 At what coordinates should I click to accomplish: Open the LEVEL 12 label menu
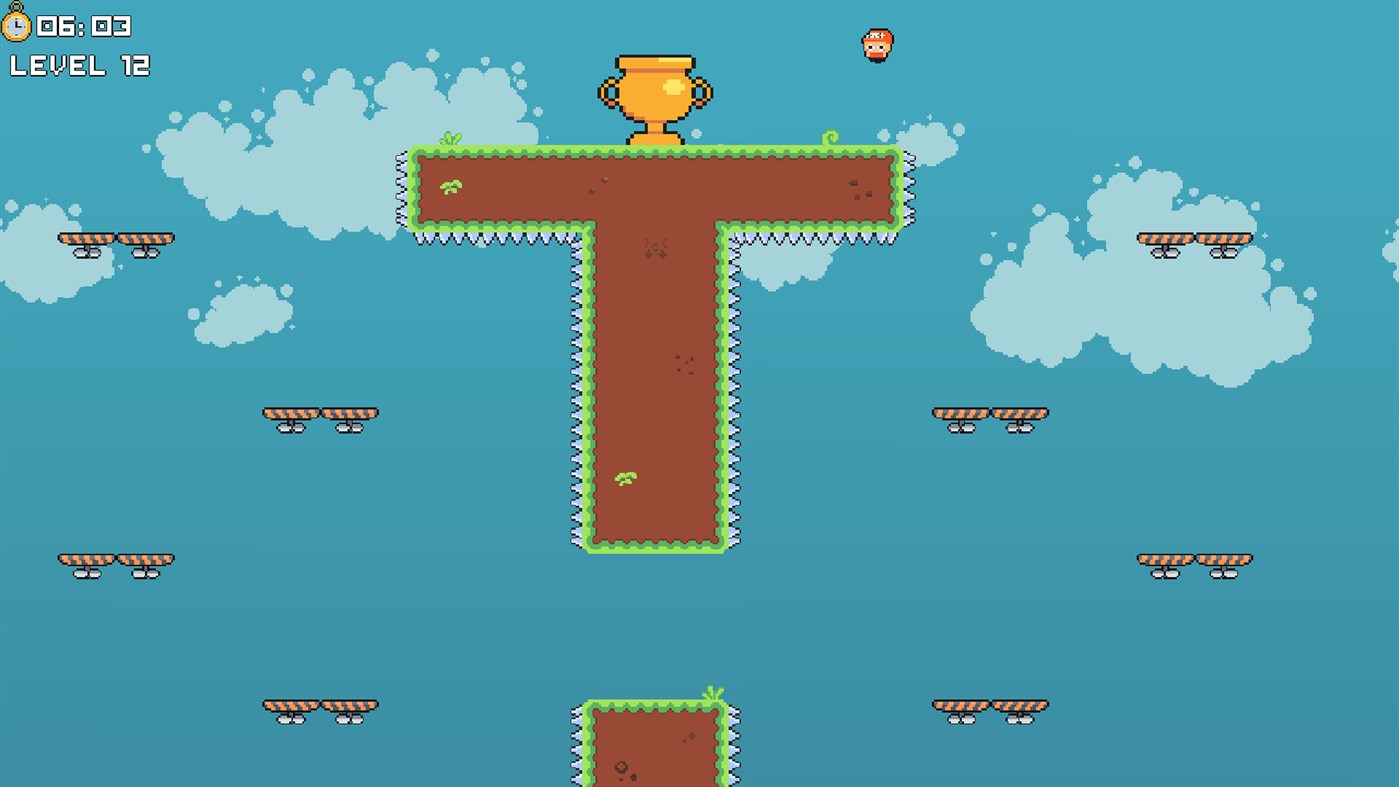point(80,67)
